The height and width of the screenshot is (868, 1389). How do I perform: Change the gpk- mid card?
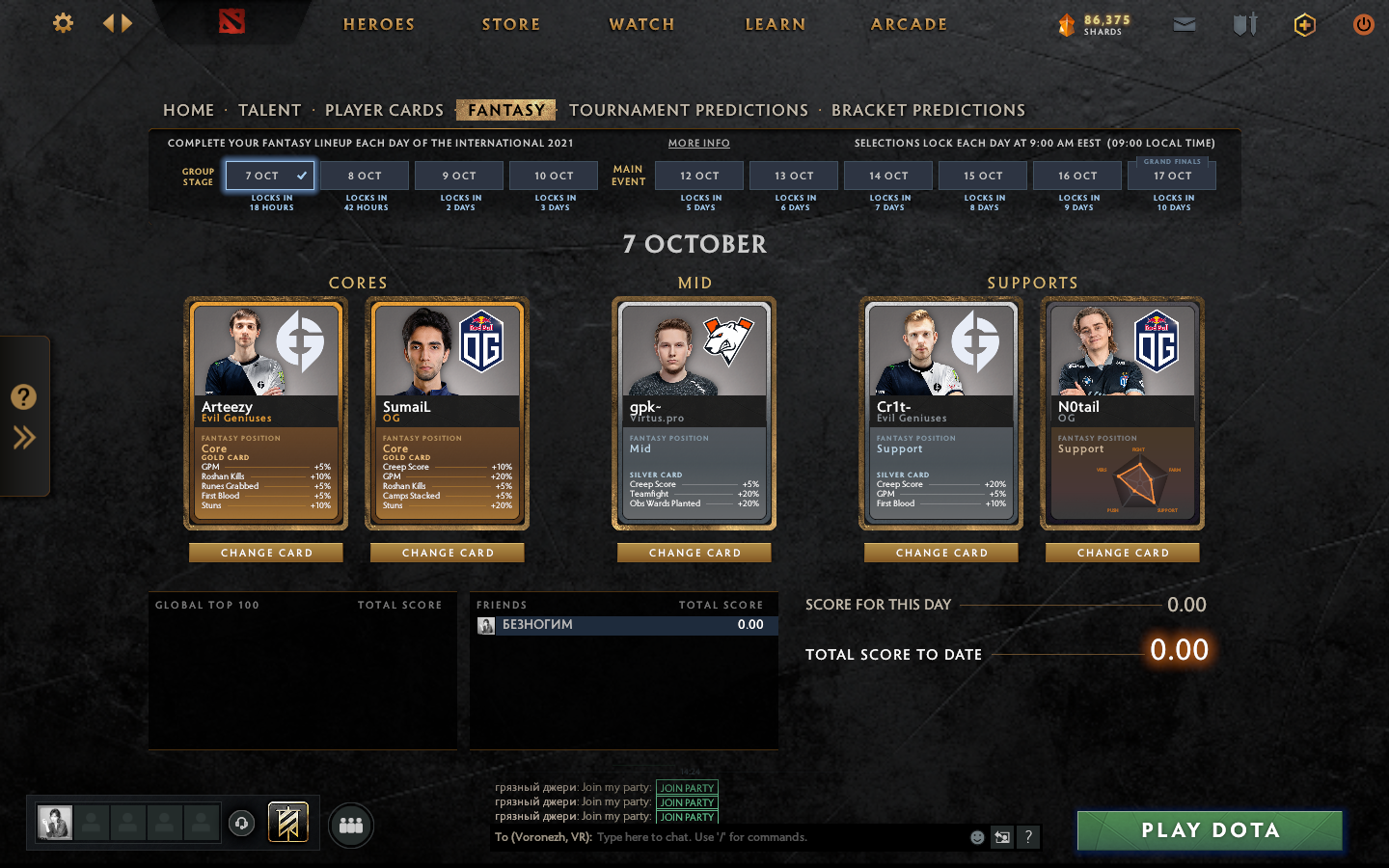[694, 553]
